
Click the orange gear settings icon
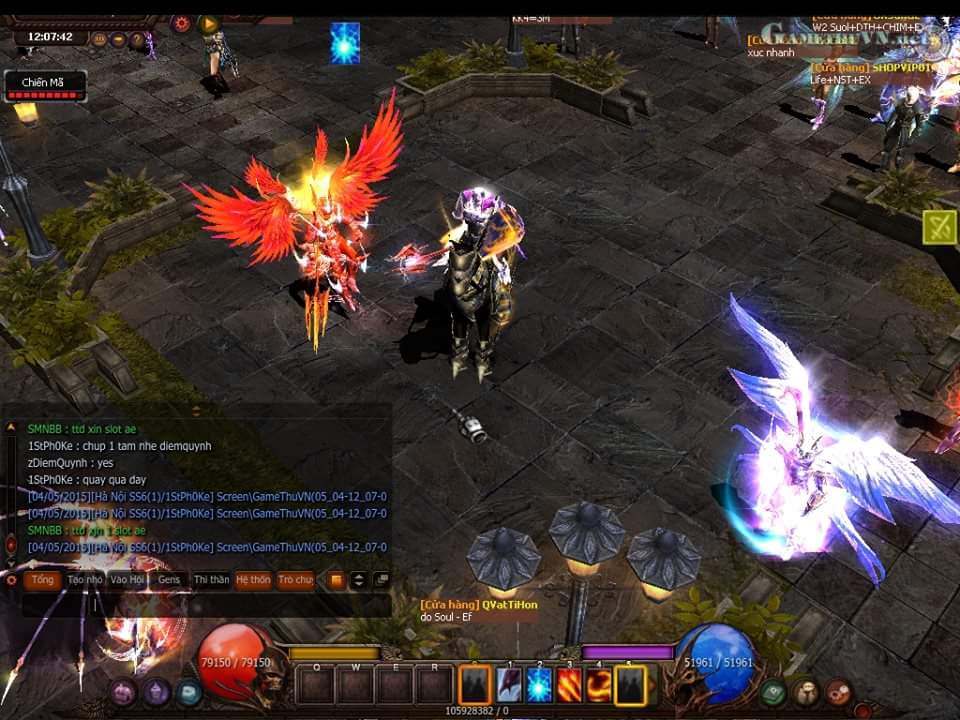(181, 23)
